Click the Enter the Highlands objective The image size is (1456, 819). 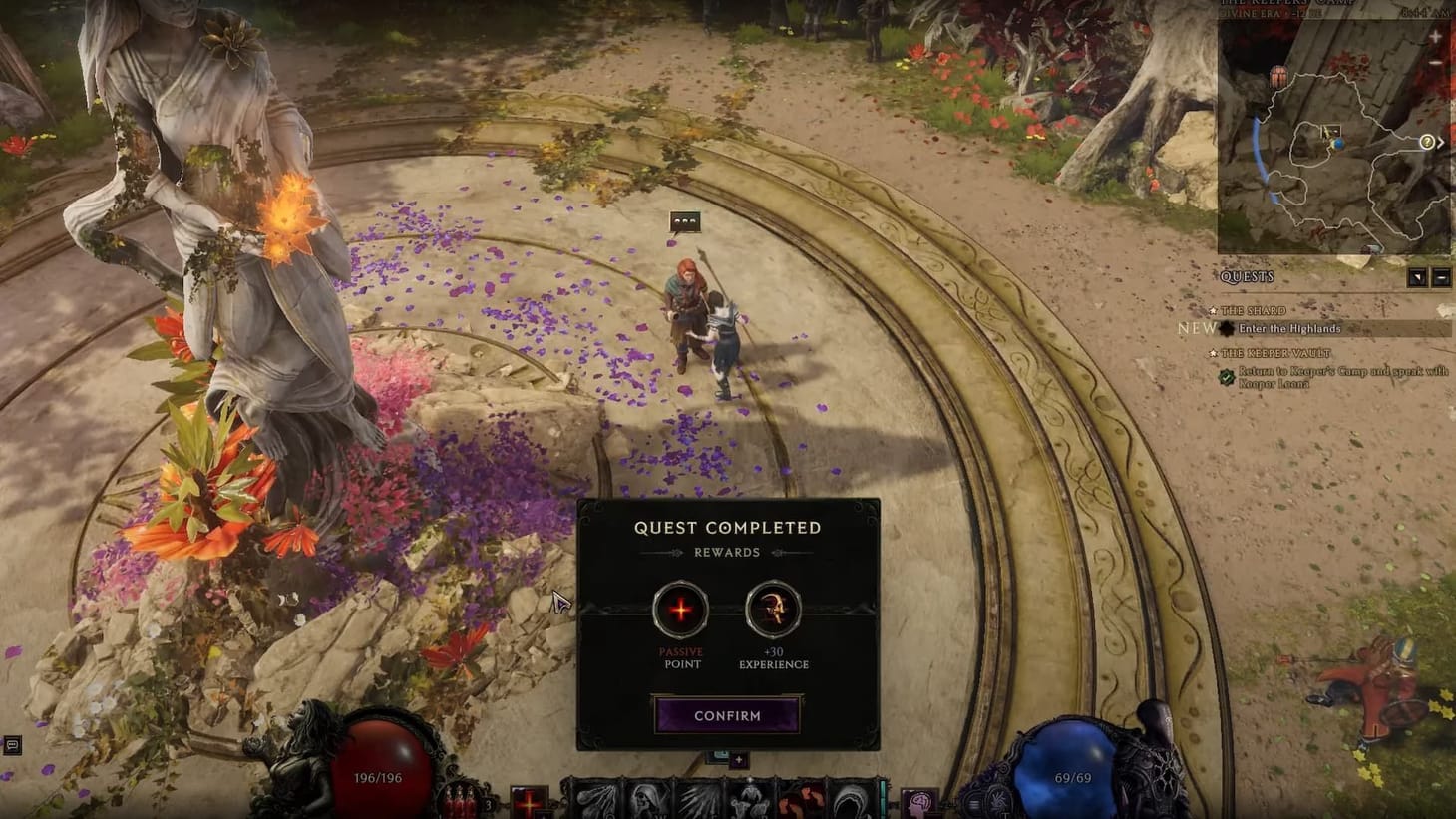pyautogui.click(x=1291, y=328)
